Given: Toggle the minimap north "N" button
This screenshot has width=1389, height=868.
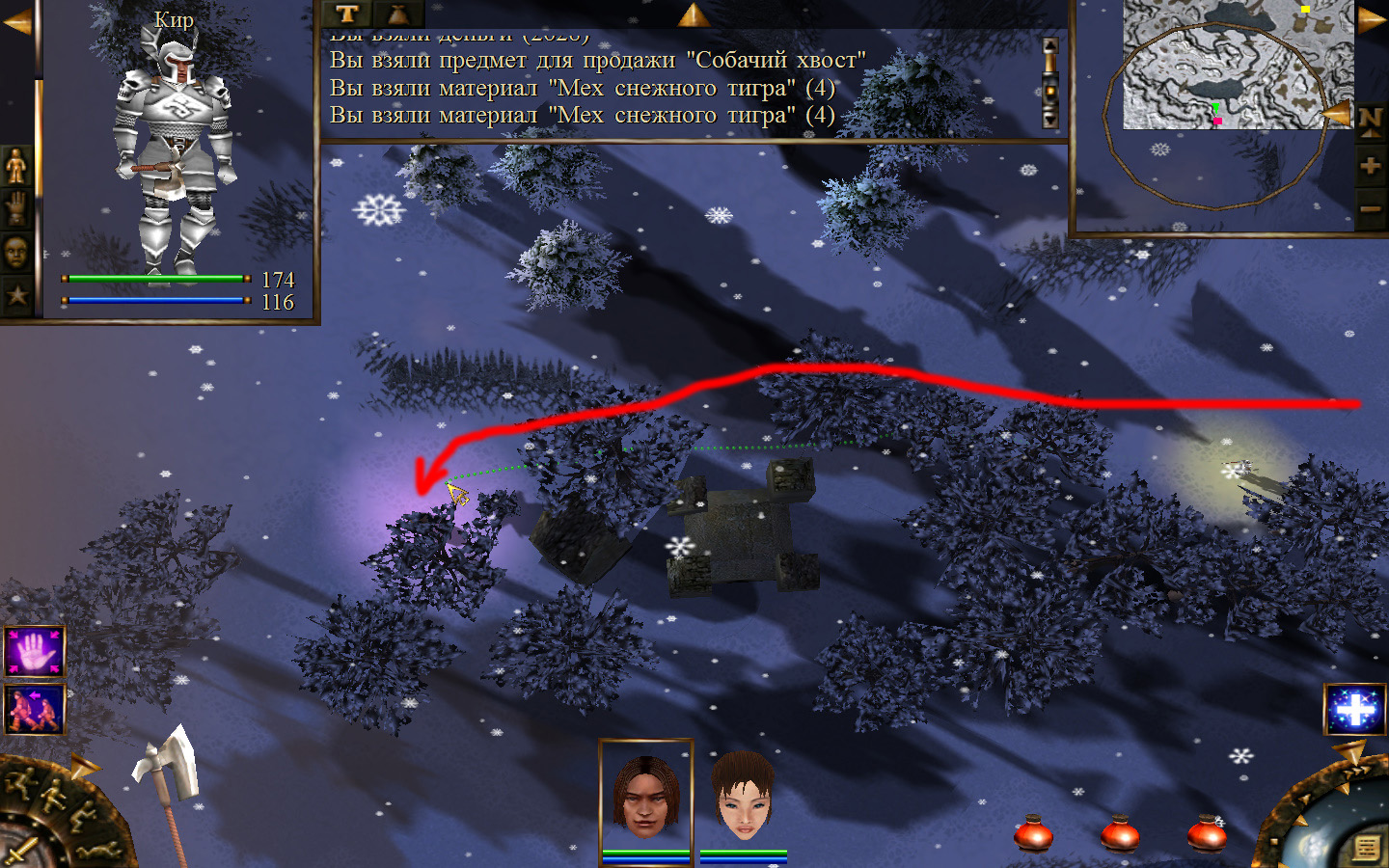Looking at the screenshot, I should click(1371, 121).
